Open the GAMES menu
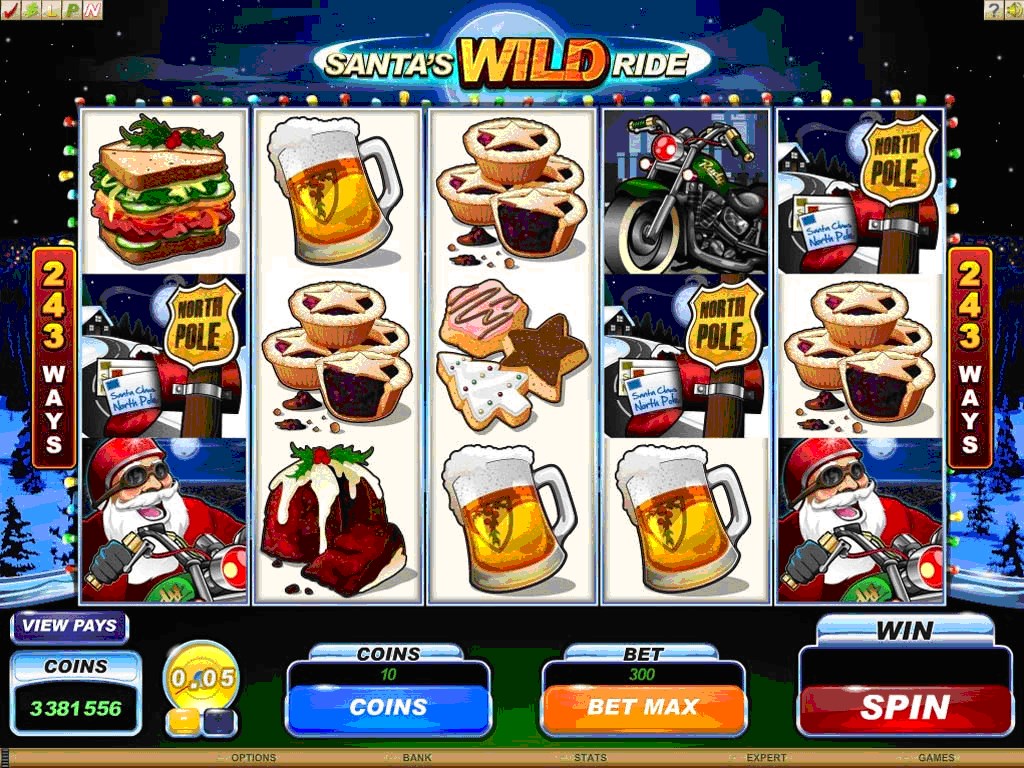 click(x=936, y=758)
